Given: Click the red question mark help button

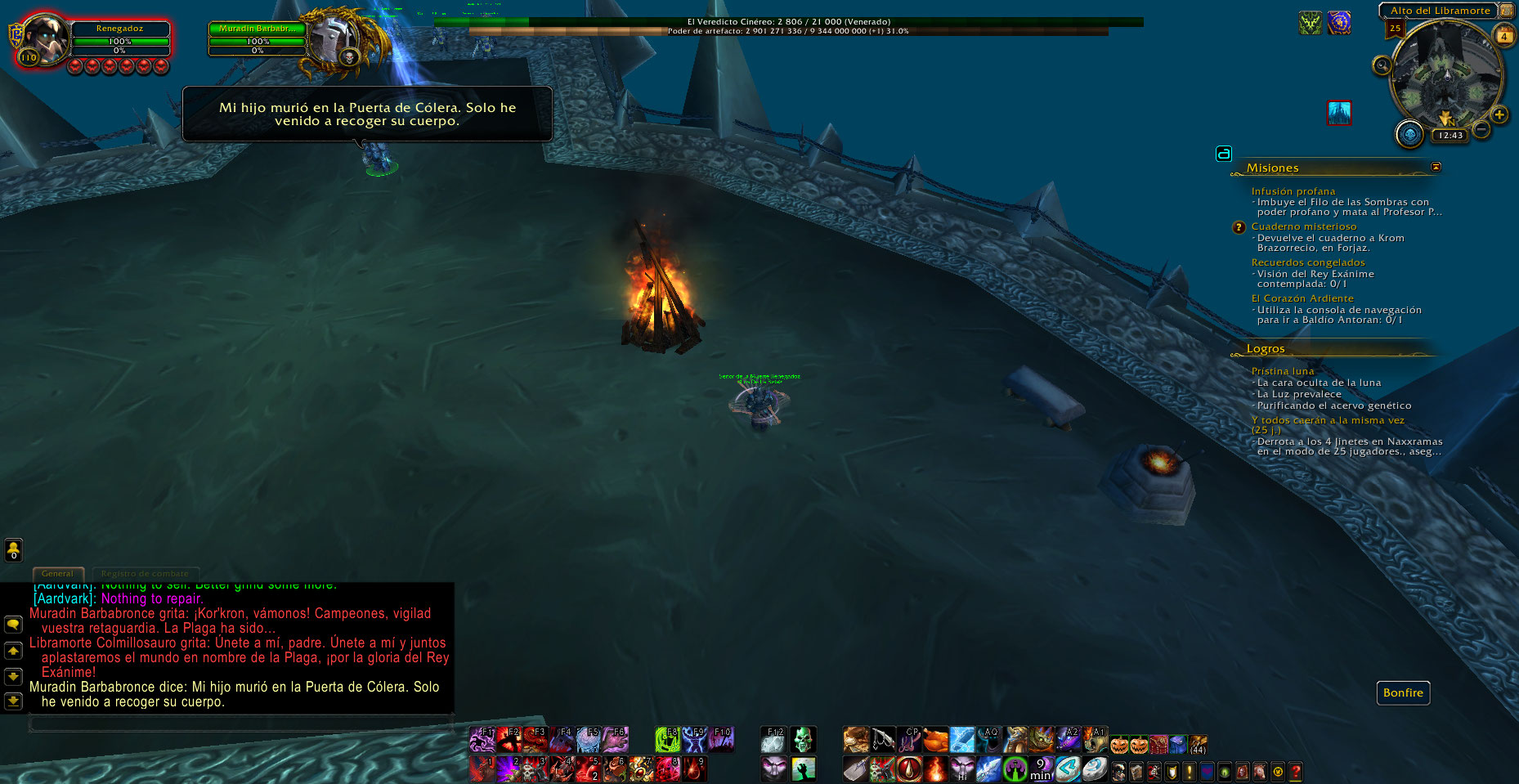Looking at the screenshot, I should [1295, 771].
